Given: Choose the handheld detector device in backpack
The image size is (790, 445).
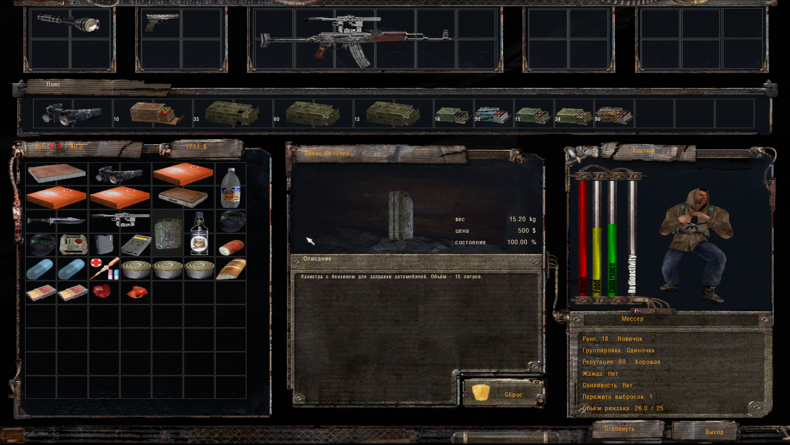Looking at the screenshot, I should pos(134,243).
